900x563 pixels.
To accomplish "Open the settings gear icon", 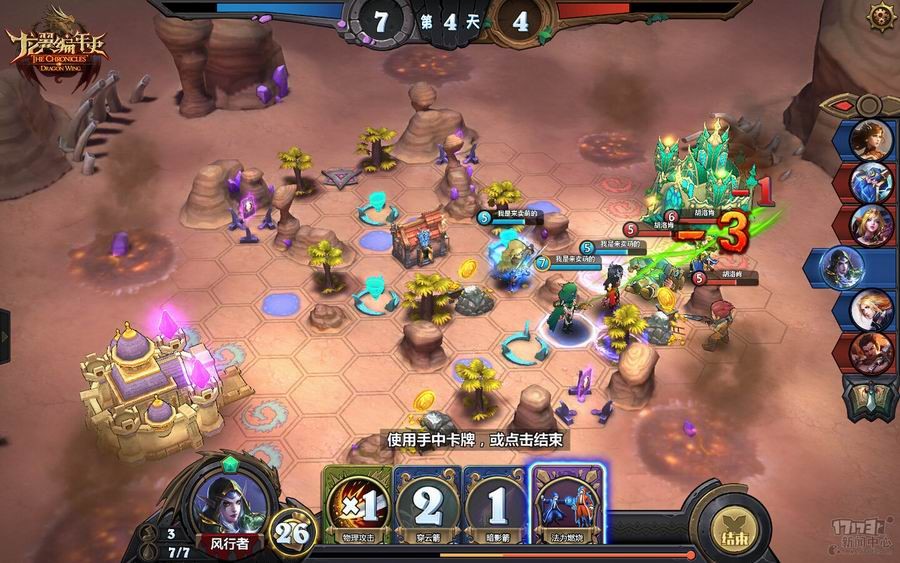I will (x=880, y=15).
